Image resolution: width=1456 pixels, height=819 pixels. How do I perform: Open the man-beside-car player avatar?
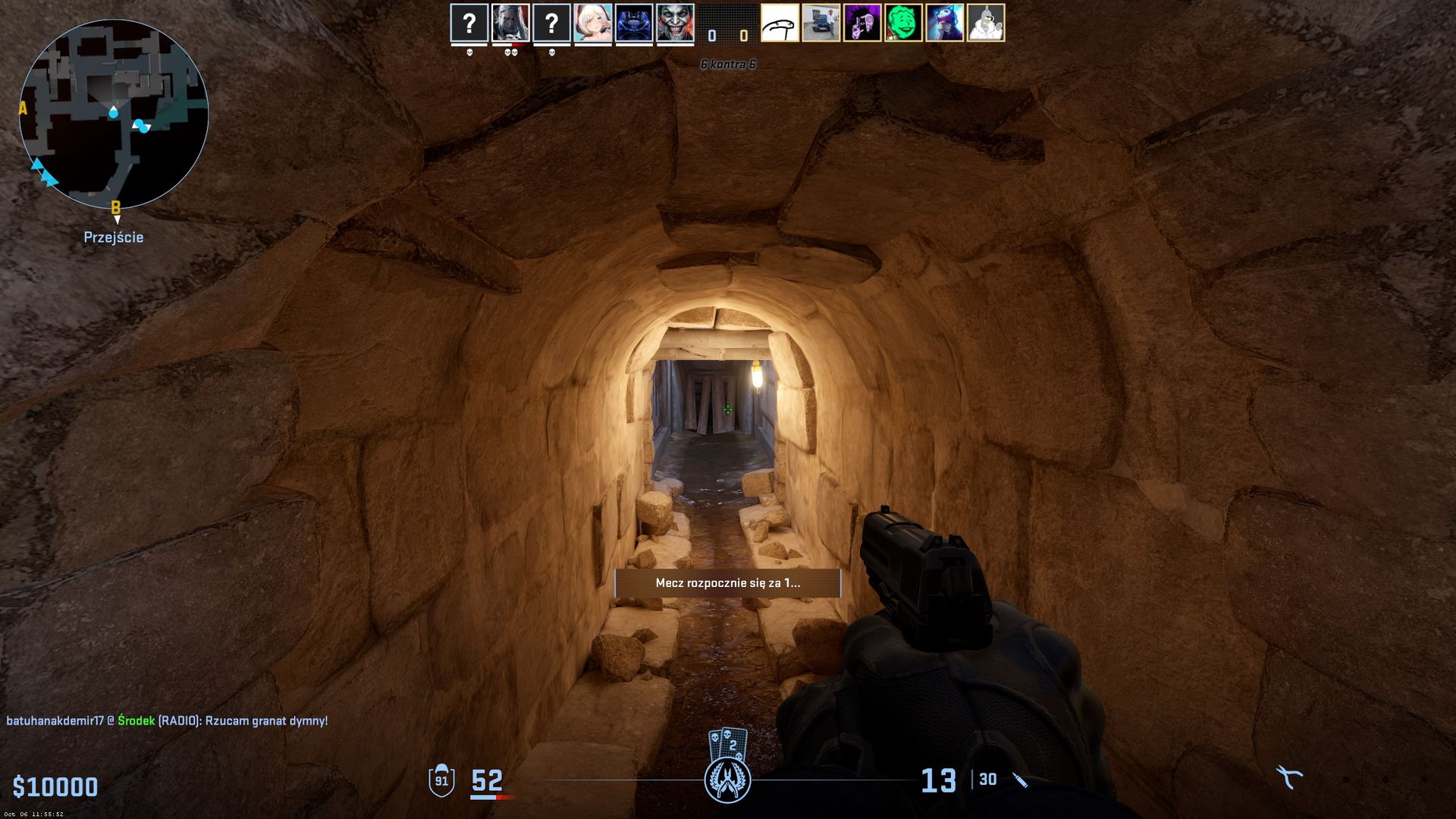(821, 23)
